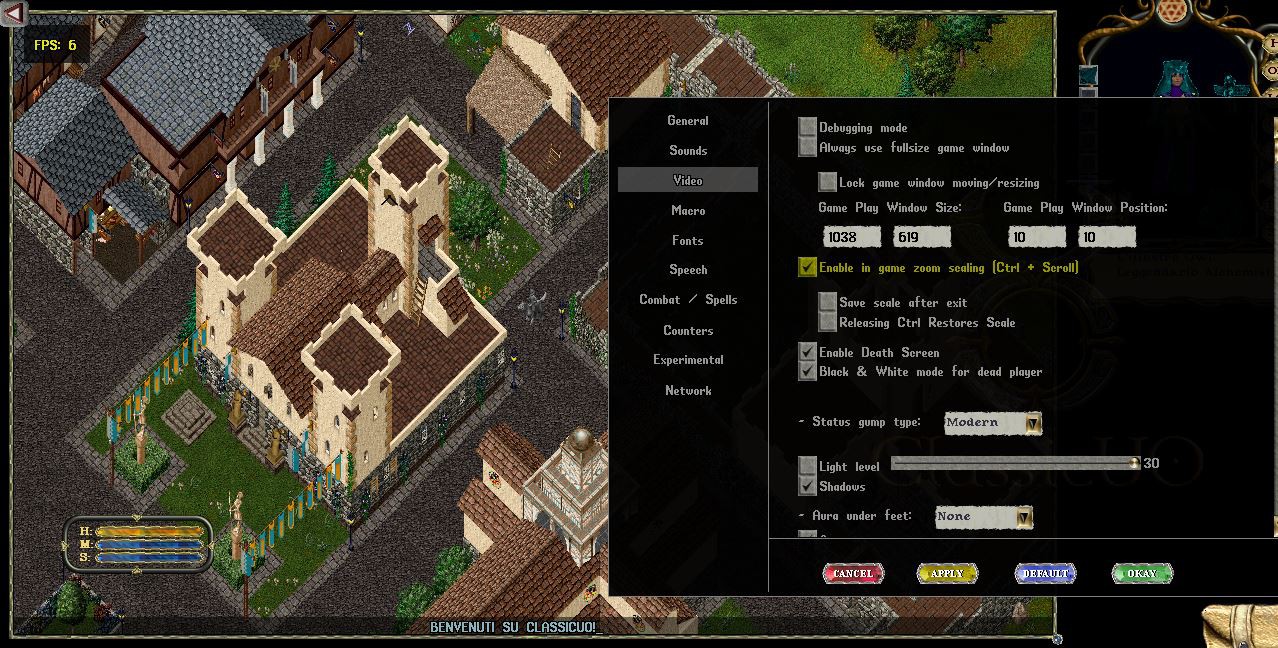Disable in-game zoom scaling checkbox
Viewport: 1278px width, 648px height.
tap(808, 267)
